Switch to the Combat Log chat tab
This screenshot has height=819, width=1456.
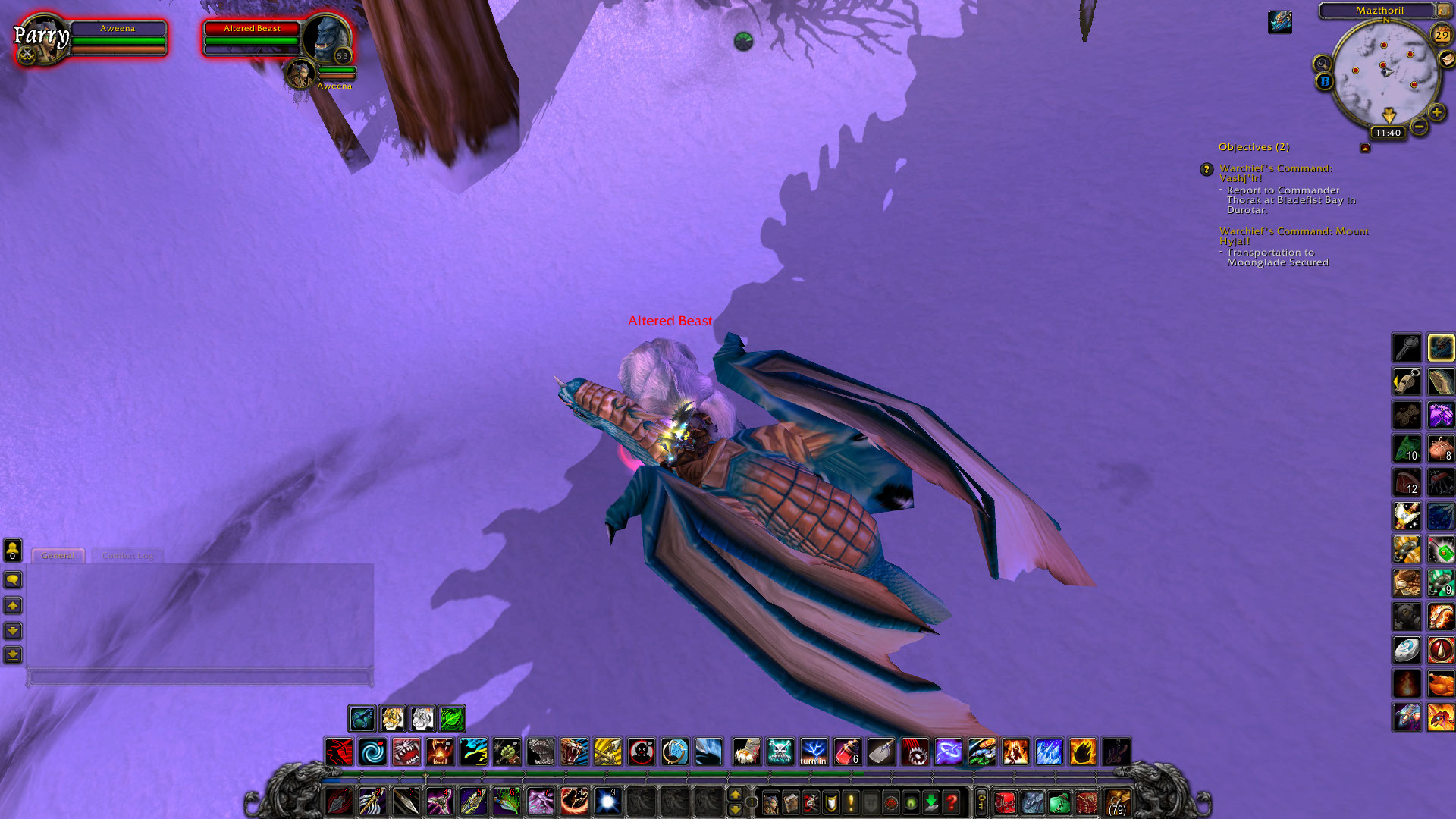coord(127,556)
